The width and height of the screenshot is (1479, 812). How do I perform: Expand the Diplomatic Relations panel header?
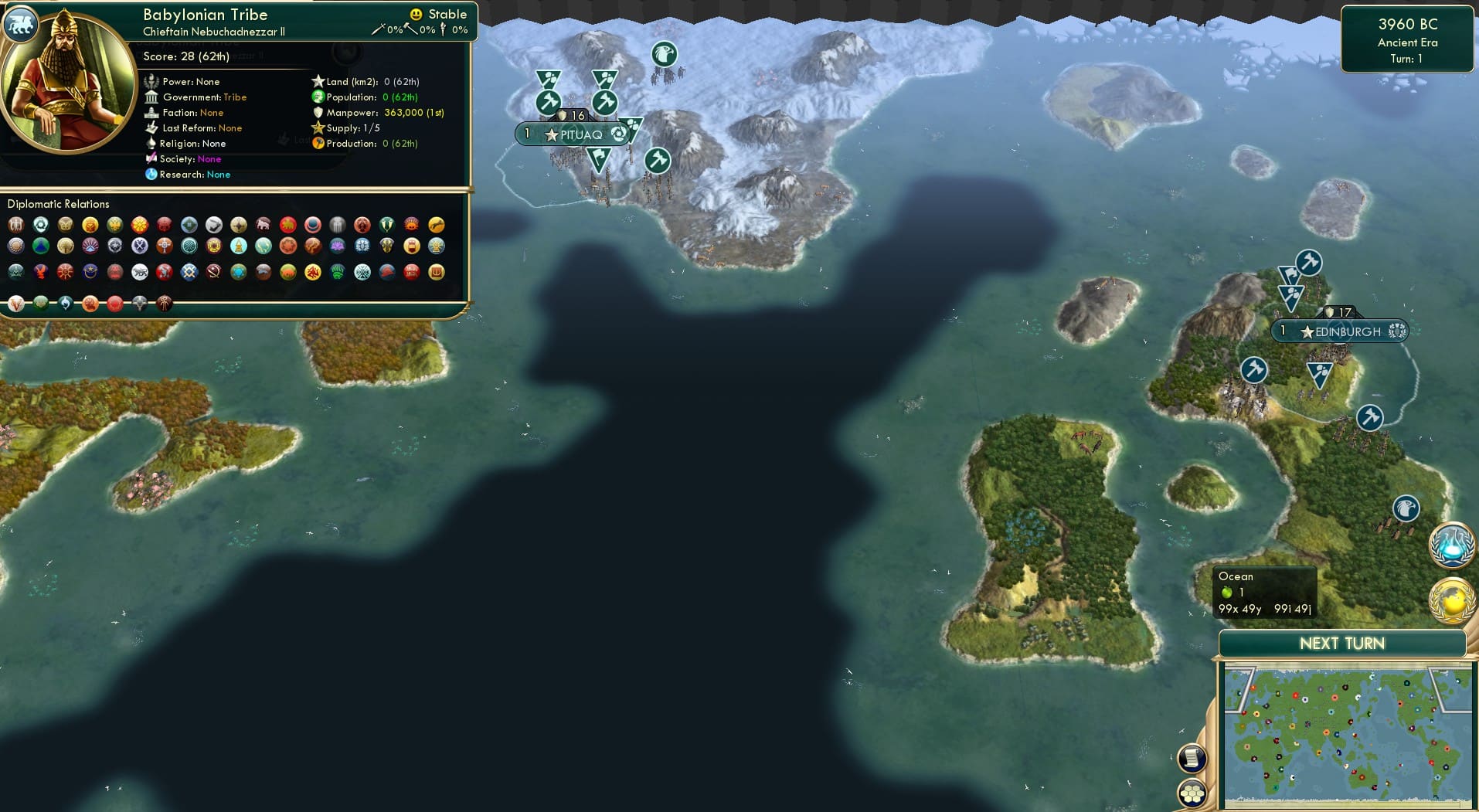(58, 203)
